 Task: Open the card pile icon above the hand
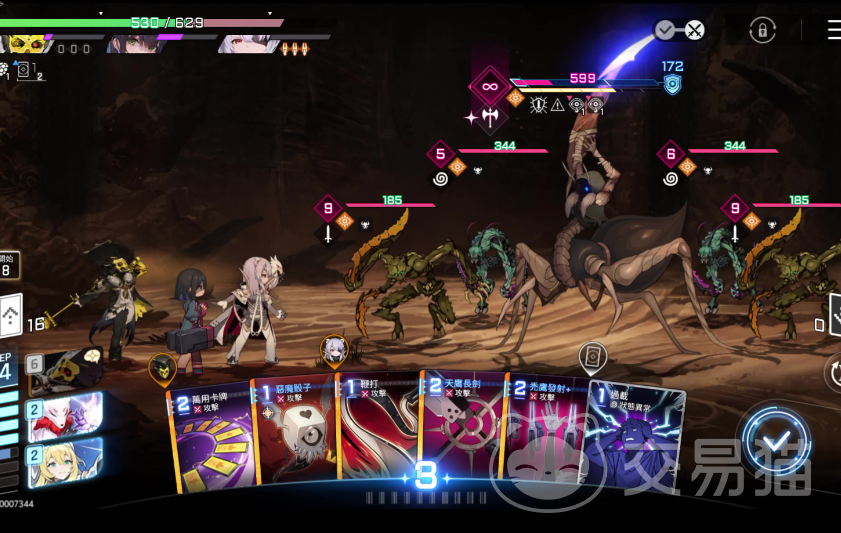click(593, 356)
